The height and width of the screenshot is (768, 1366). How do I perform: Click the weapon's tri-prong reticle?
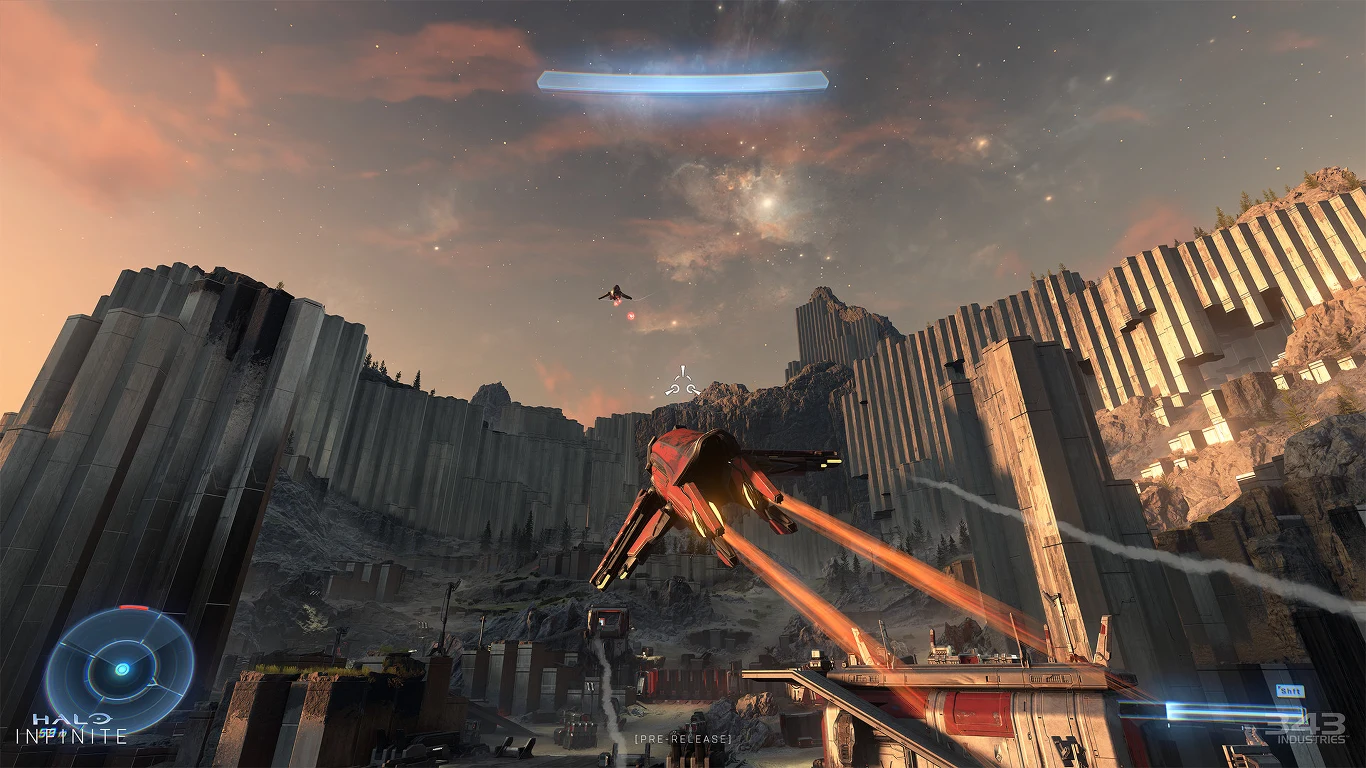681,380
